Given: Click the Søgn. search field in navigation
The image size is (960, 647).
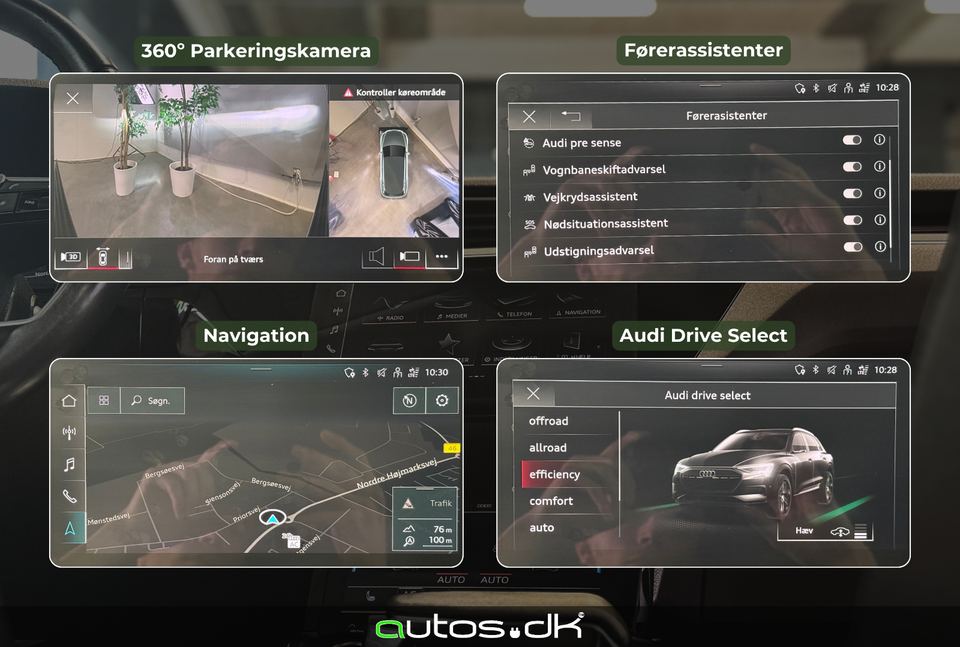Looking at the screenshot, I should tap(153, 401).
